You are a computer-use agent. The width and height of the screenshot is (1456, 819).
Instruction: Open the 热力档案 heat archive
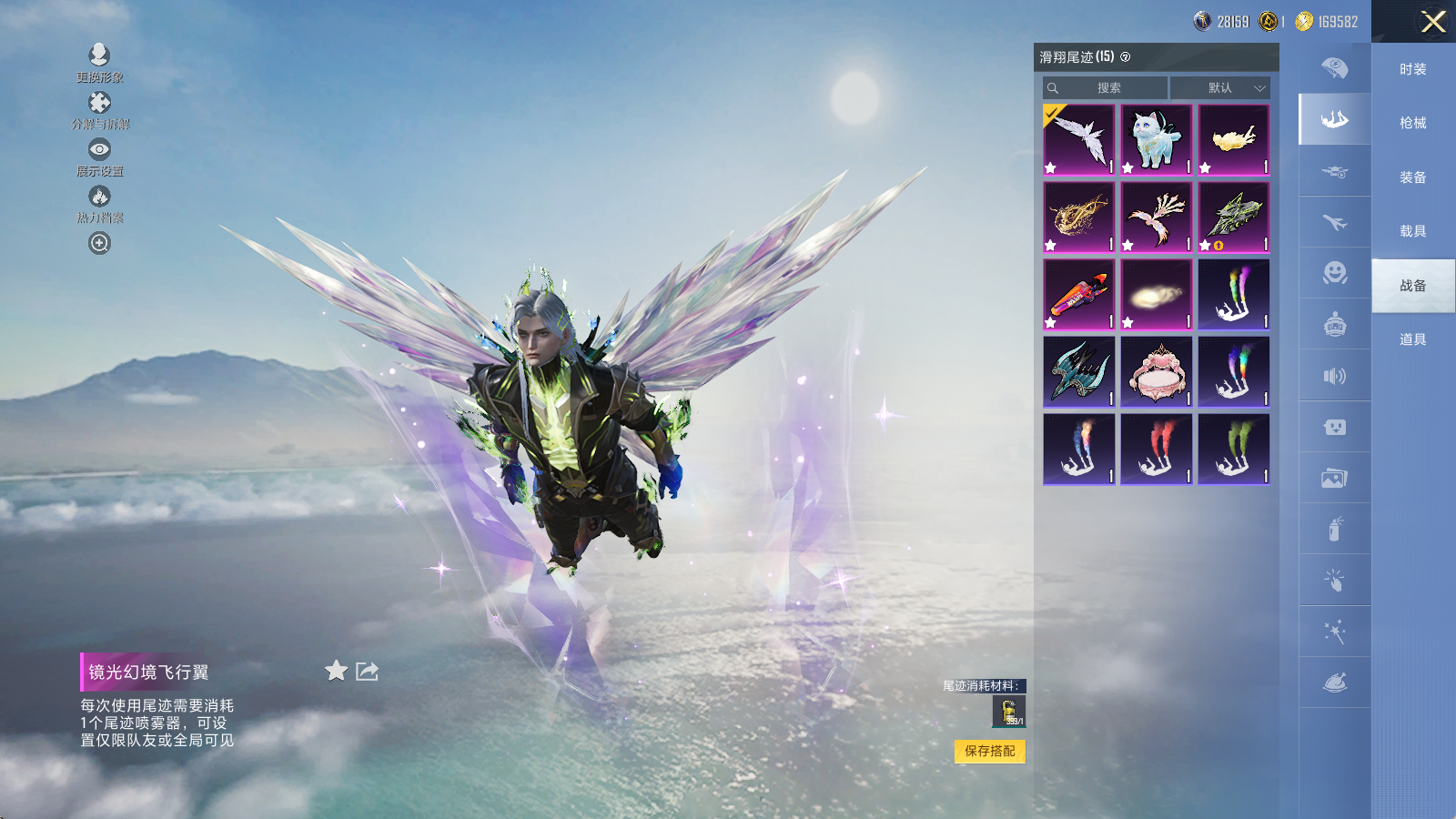point(99,203)
